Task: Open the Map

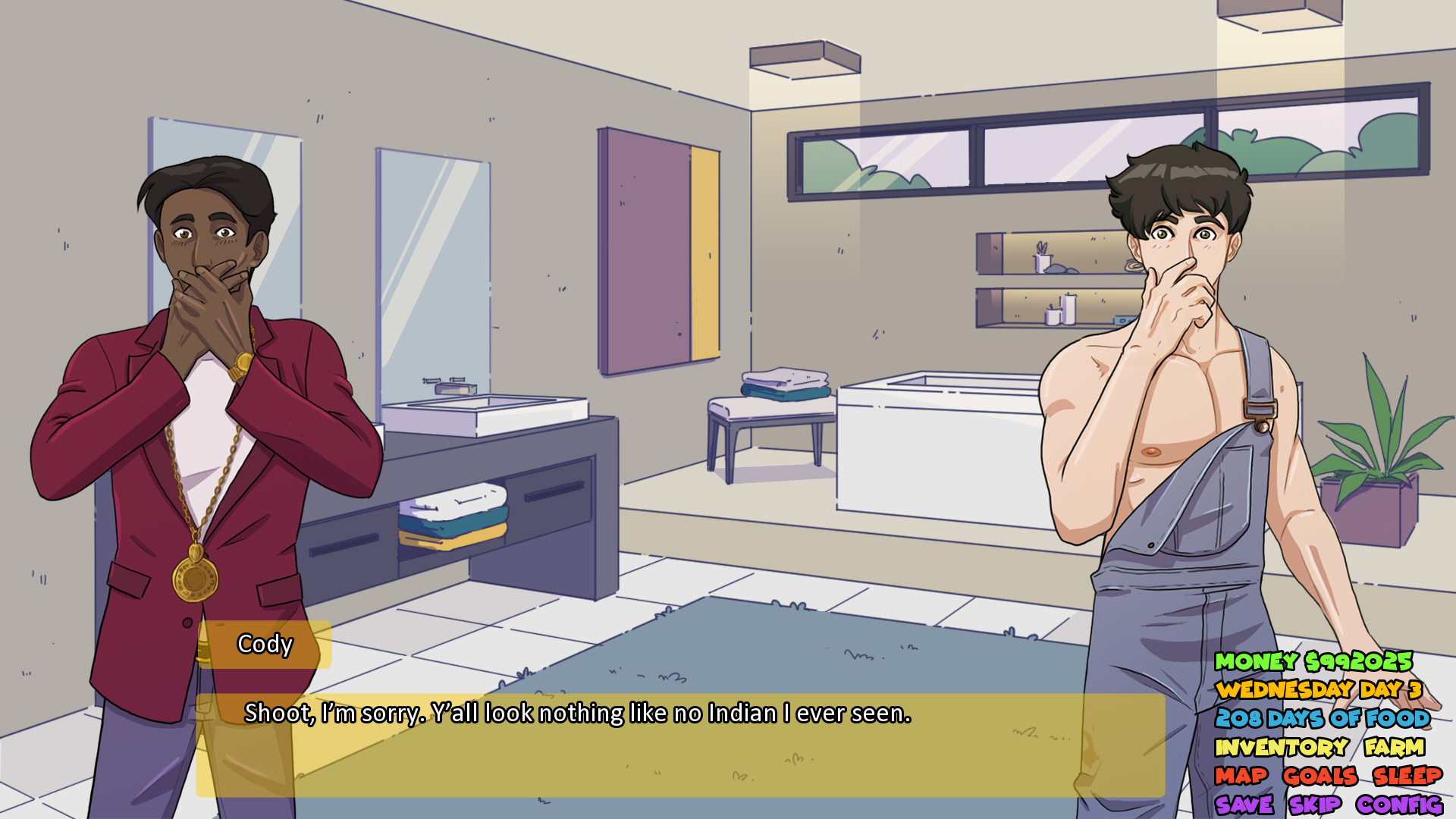Action: pyautogui.click(x=1241, y=777)
